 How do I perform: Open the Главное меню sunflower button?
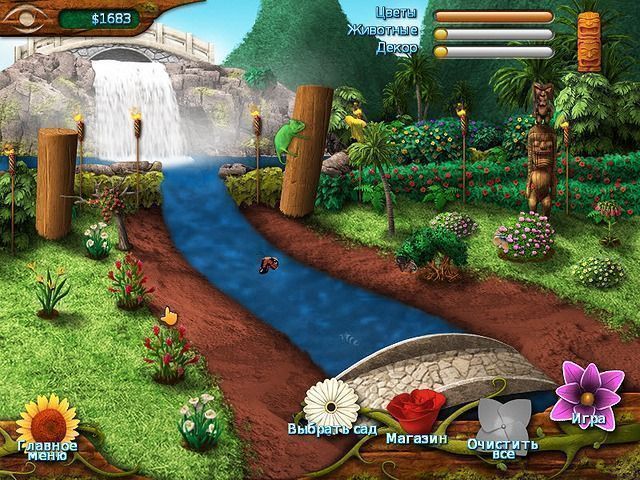pyautogui.click(x=47, y=422)
